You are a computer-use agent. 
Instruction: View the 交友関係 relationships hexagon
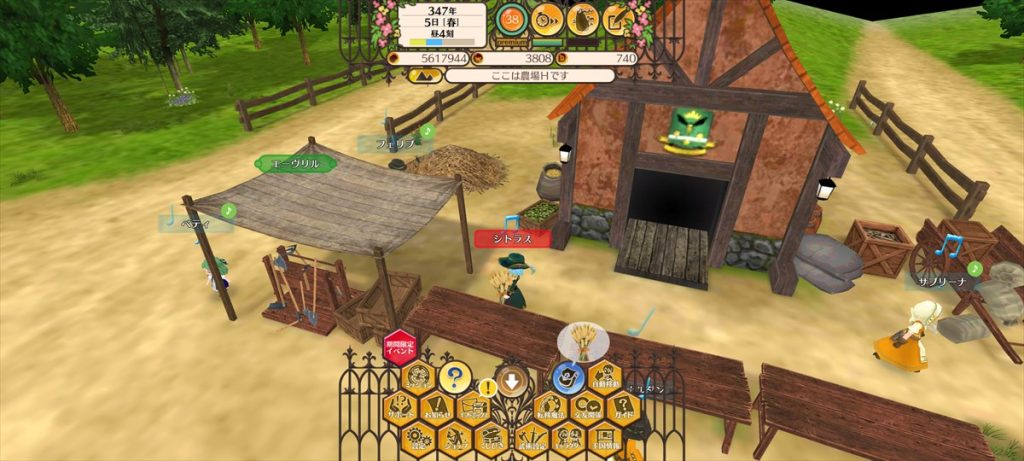(x=588, y=408)
